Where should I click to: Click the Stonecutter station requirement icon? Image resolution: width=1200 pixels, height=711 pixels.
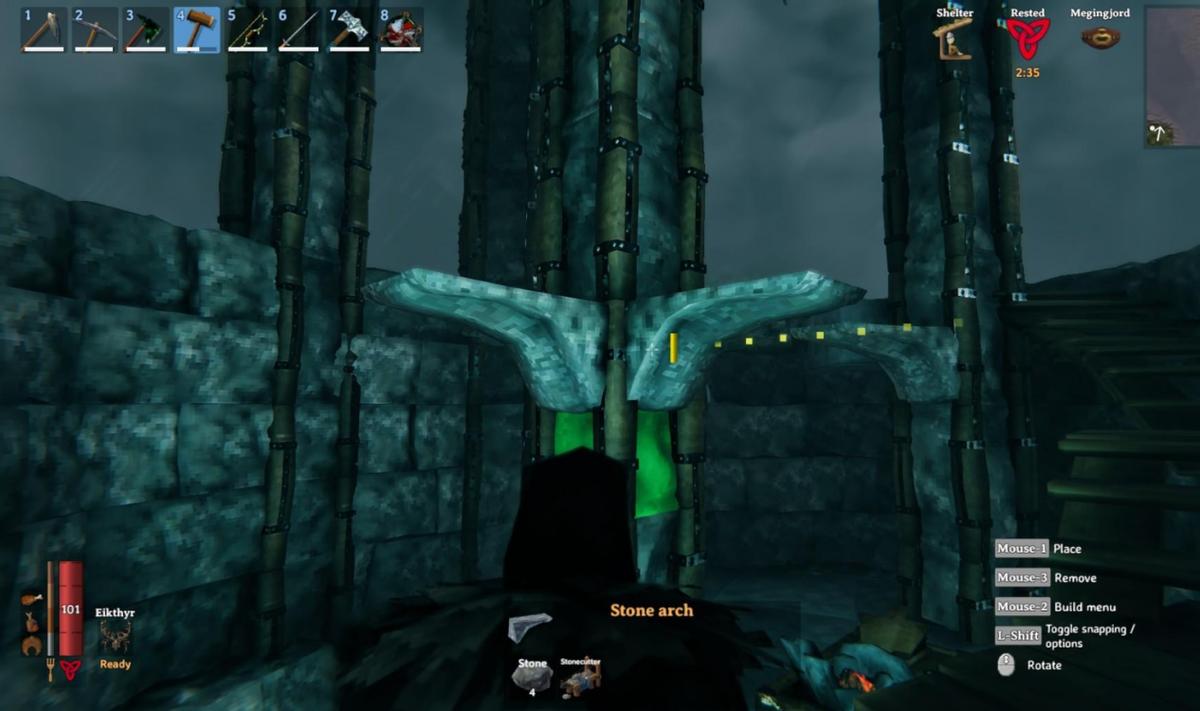point(580,678)
